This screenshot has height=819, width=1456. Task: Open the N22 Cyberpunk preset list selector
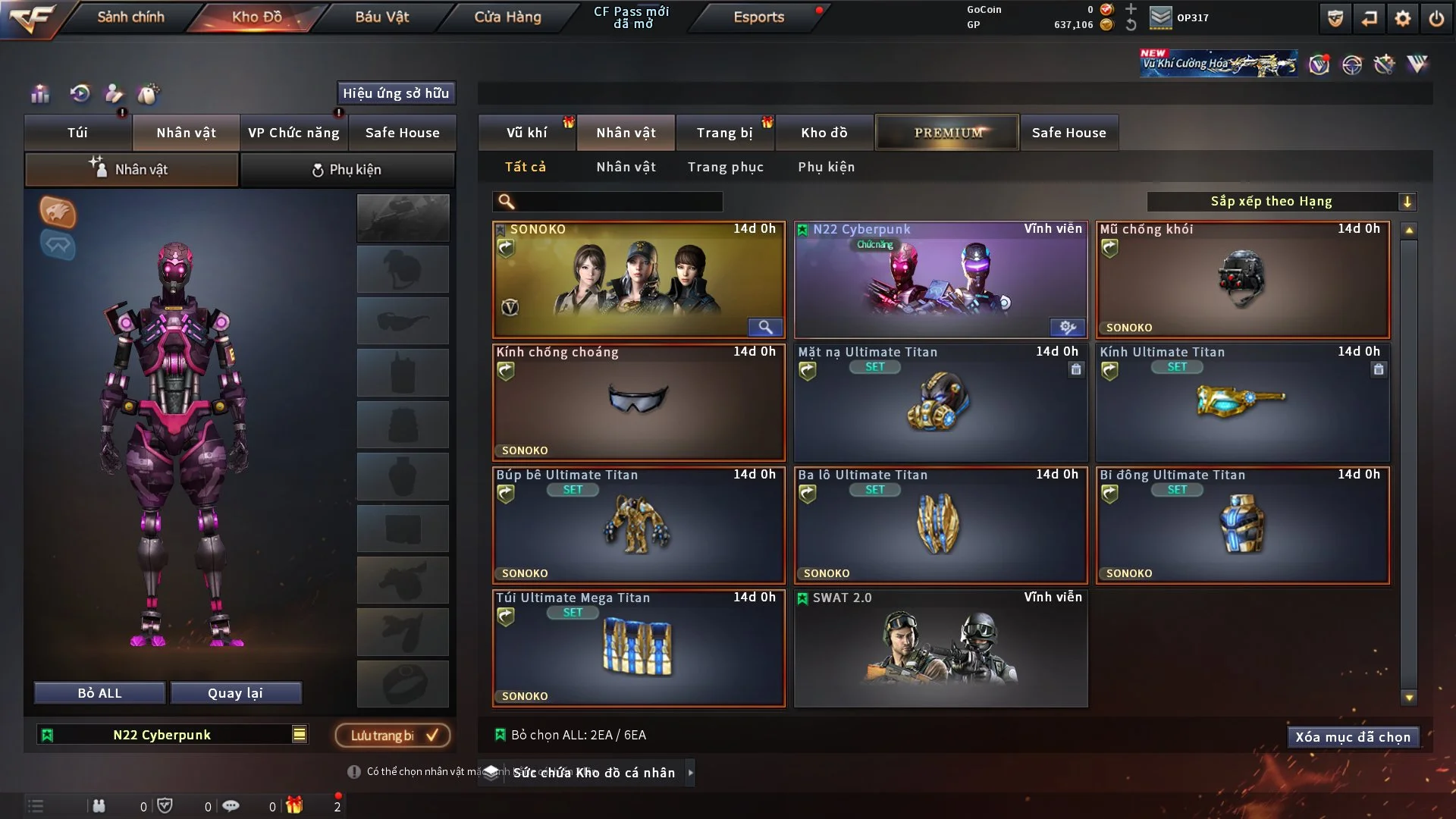point(300,734)
